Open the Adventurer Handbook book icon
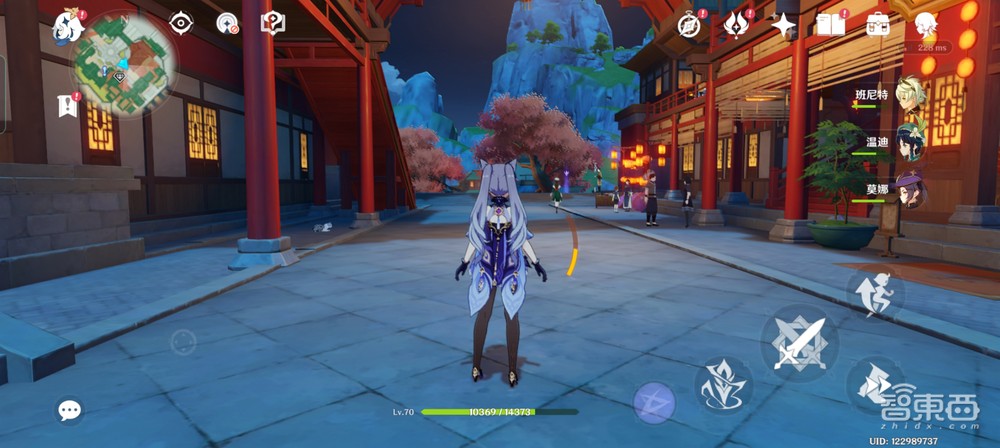 (830, 25)
